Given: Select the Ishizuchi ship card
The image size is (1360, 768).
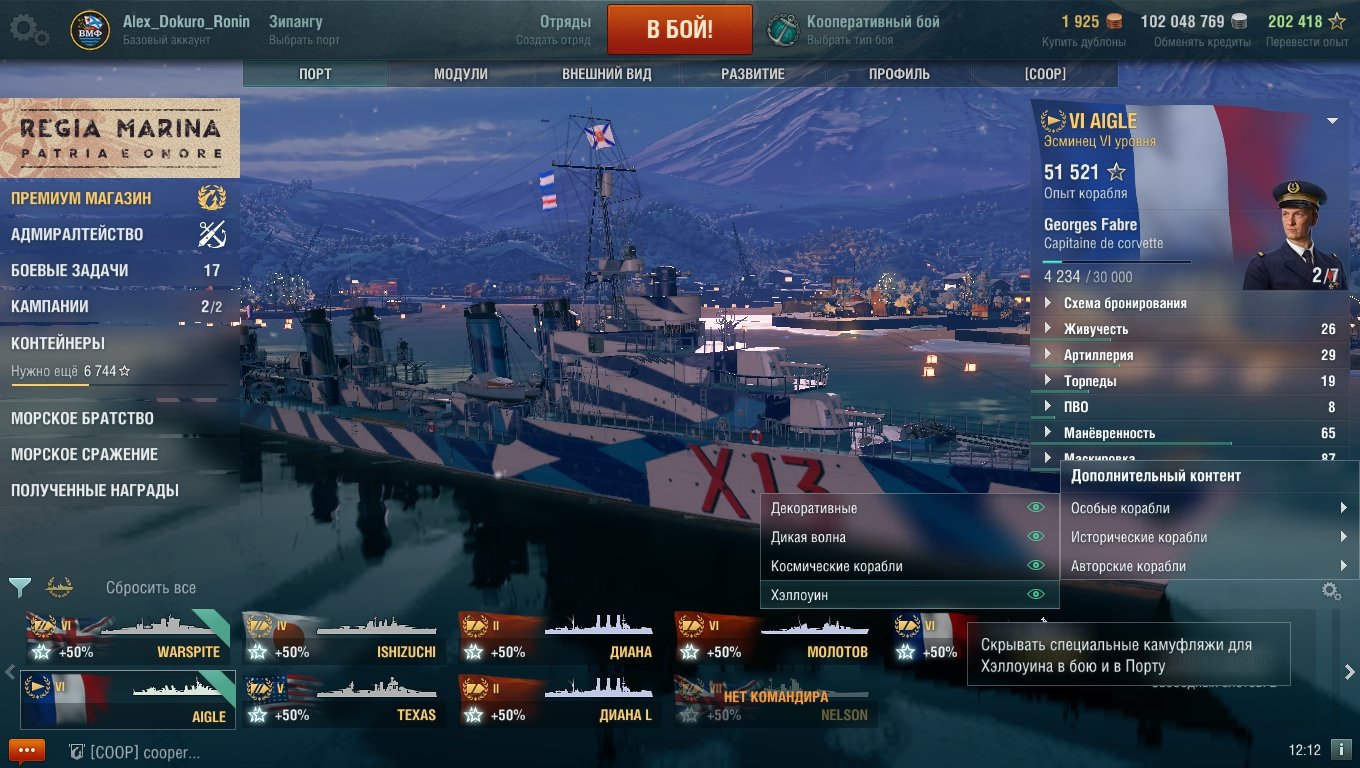Looking at the screenshot, I should [343, 638].
